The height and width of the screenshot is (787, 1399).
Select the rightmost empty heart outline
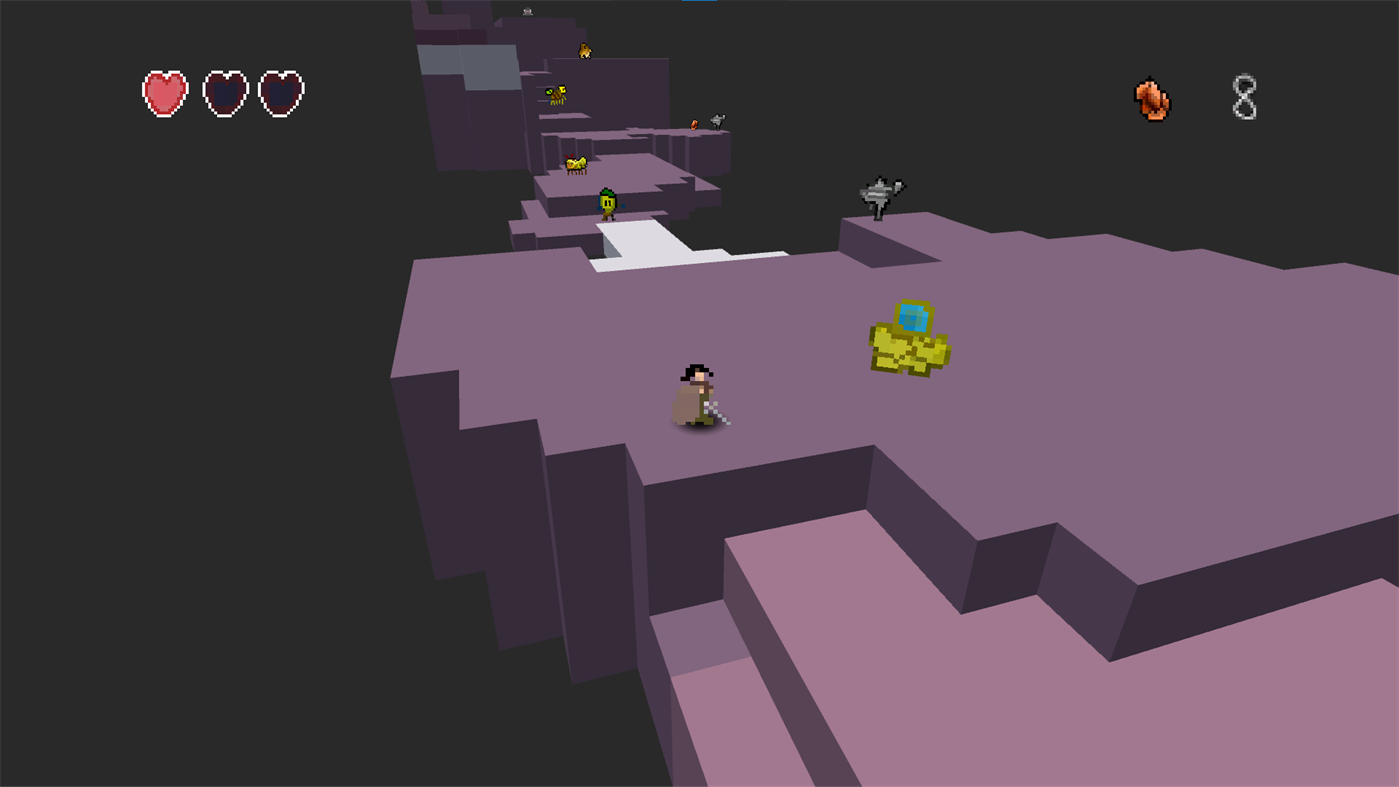(x=281, y=93)
